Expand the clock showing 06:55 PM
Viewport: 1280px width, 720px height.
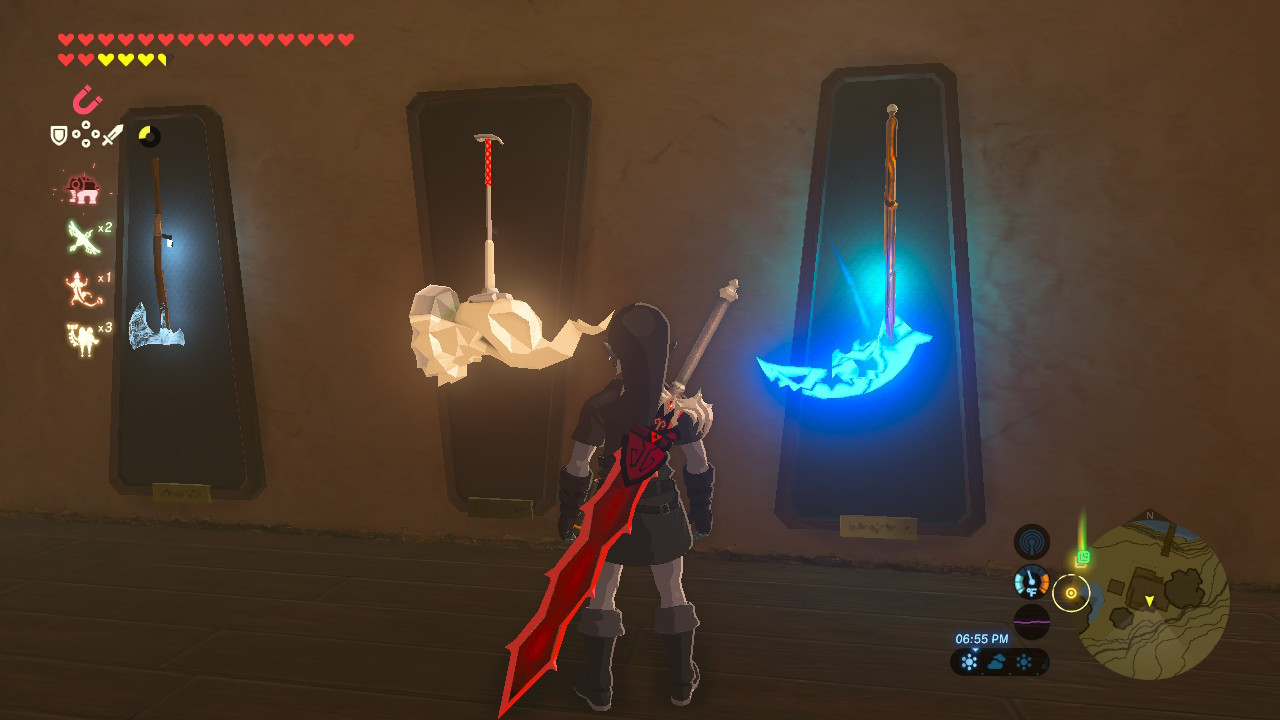pyautogui.click(x=982, y=636)
